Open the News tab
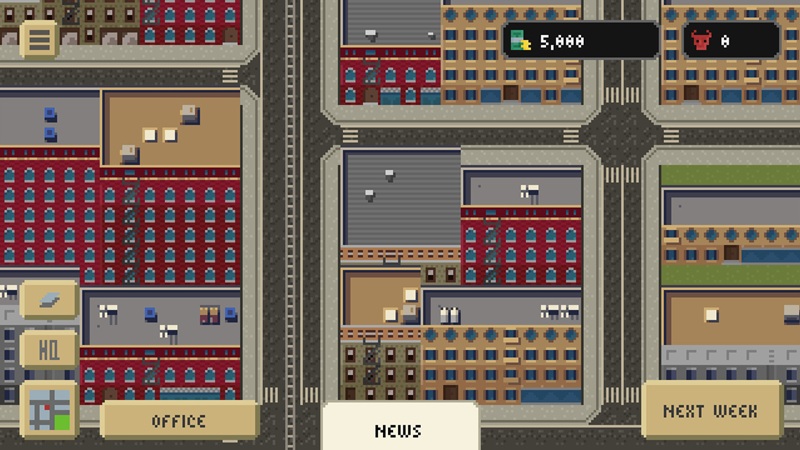 (x=399, y=430)
